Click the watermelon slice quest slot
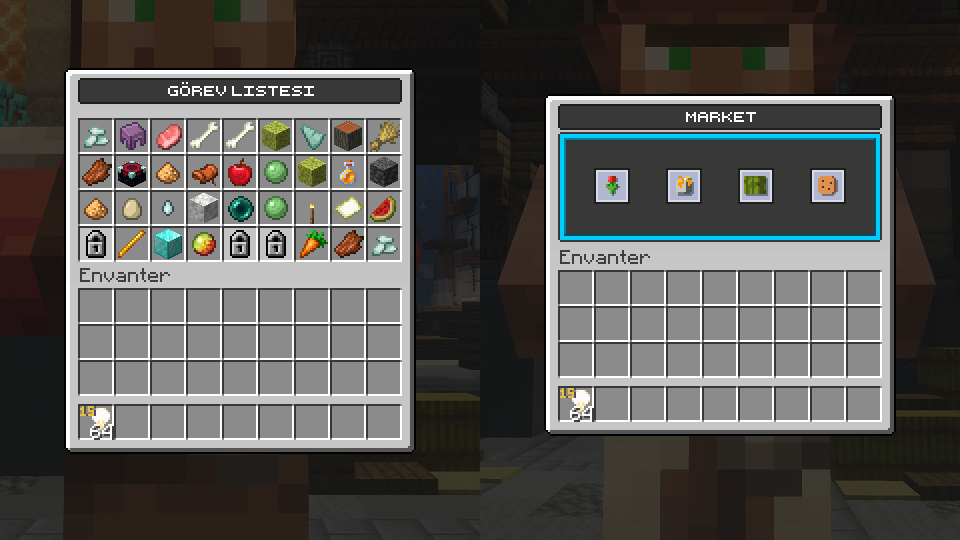Image resolution: width=960 pixels, height=540 pixels. point(384,208)
